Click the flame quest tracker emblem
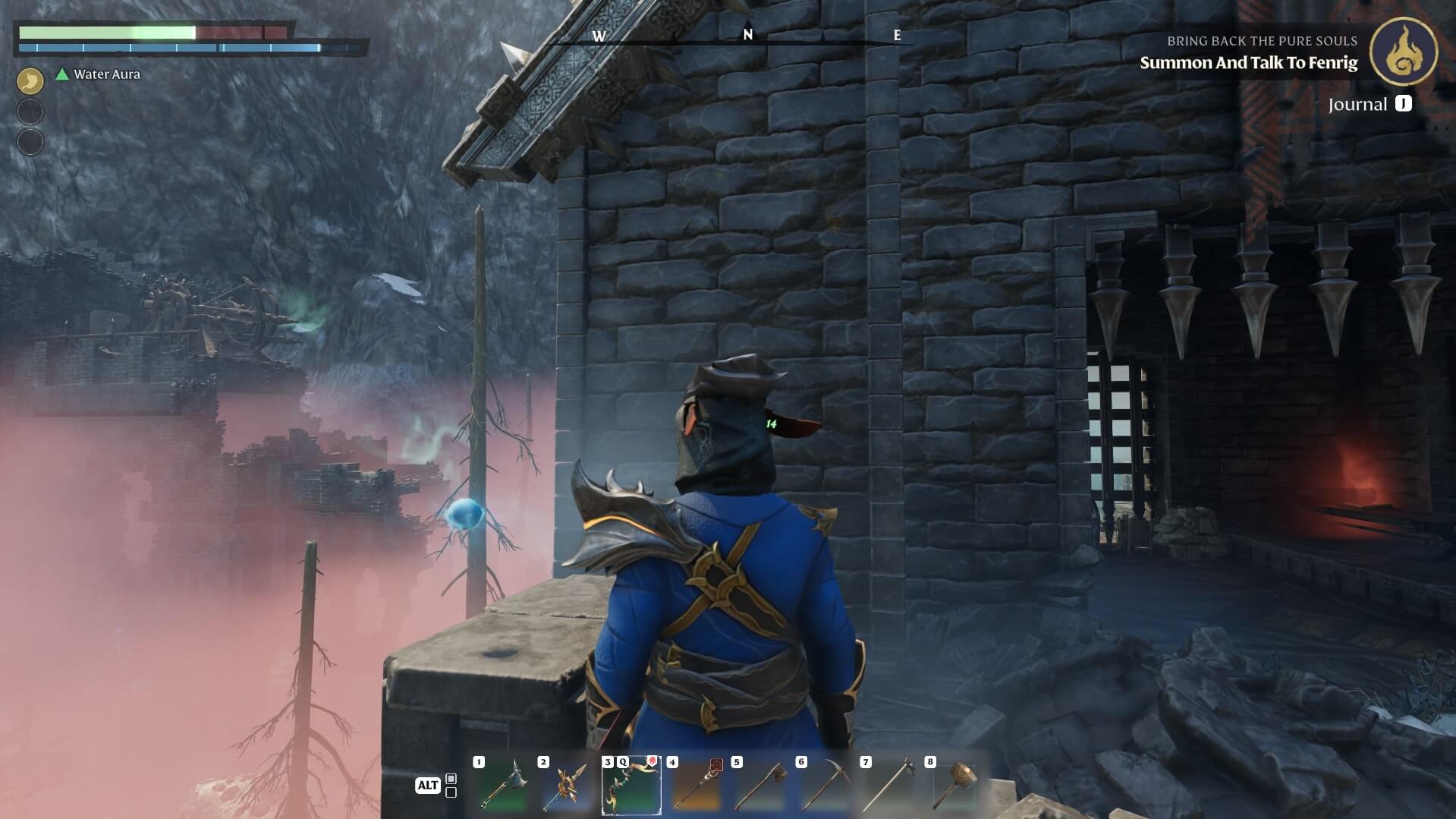The image size is (1456, 819). (x=1403, y=52)
